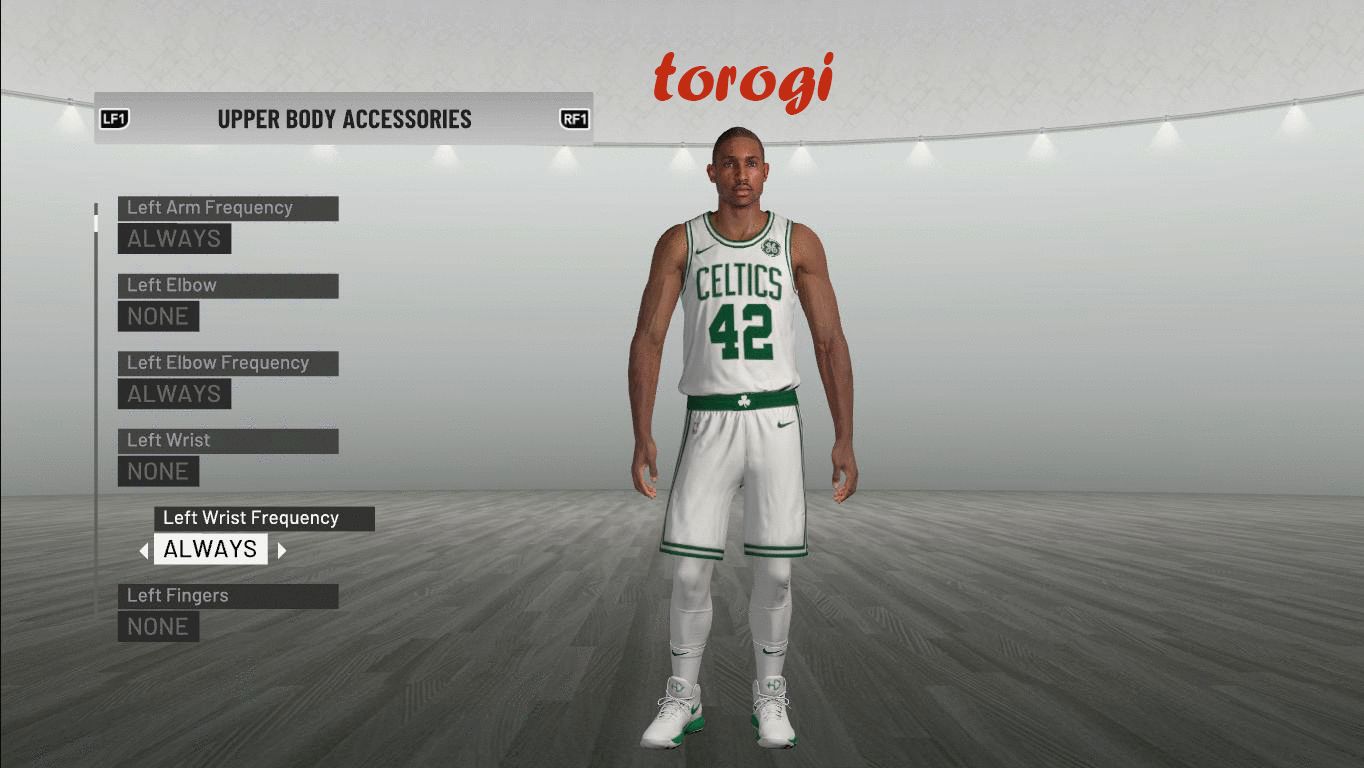Choose the Left Fingers accessory option
The height and width of the screenshot is (768, 1364).
pyautogui.click(x=227, y=597)
